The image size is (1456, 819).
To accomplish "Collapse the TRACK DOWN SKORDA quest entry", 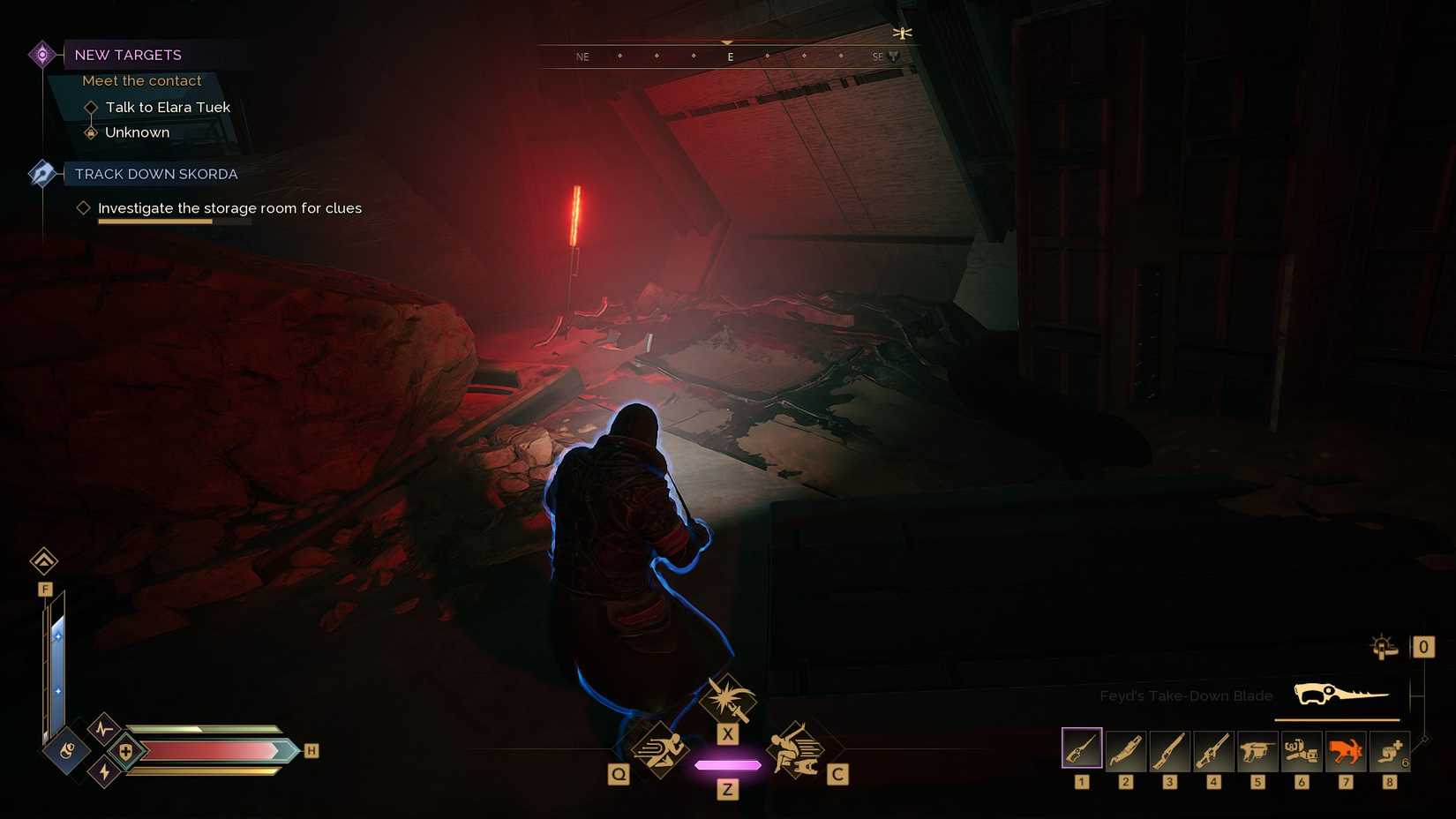I will (156, 174).
